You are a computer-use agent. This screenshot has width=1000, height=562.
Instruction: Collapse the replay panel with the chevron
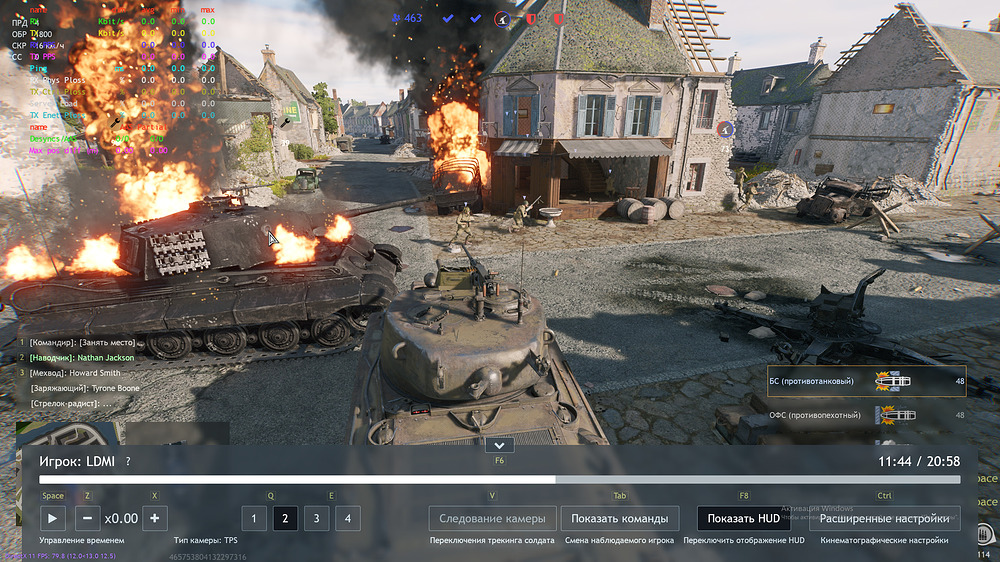click(x=498, y=445)
